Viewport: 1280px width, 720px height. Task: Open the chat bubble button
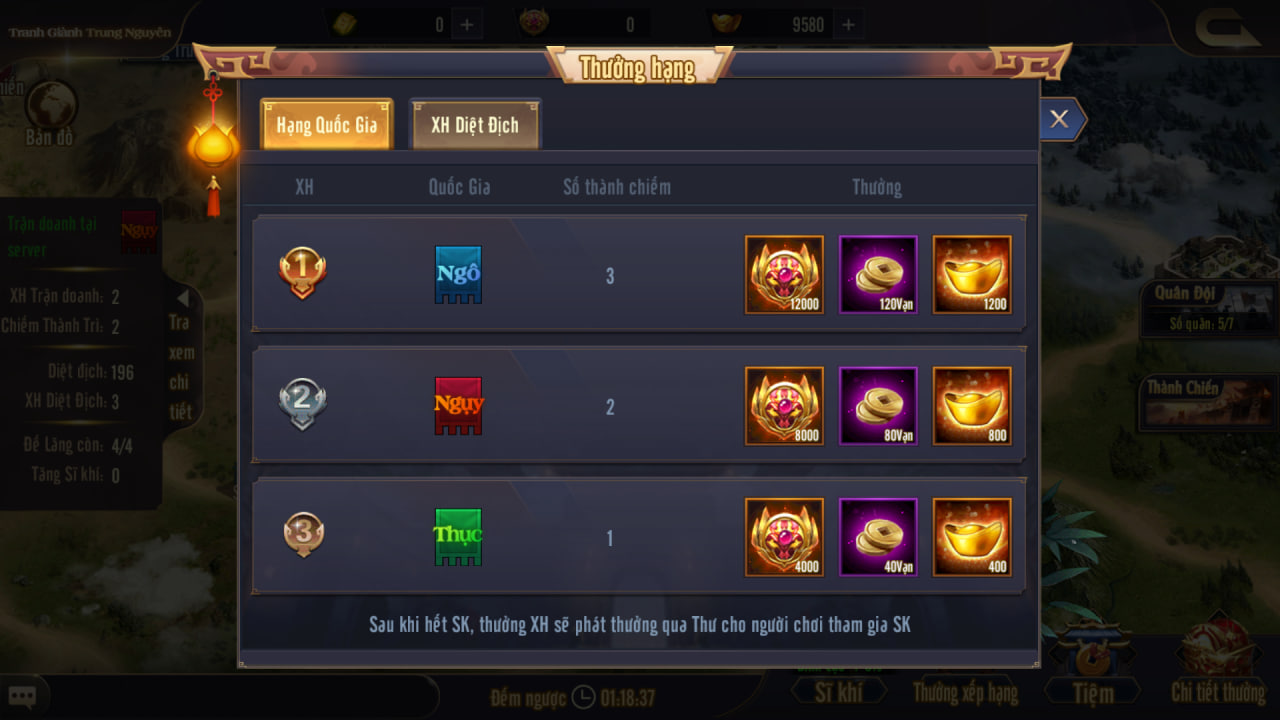coord(22,696)
